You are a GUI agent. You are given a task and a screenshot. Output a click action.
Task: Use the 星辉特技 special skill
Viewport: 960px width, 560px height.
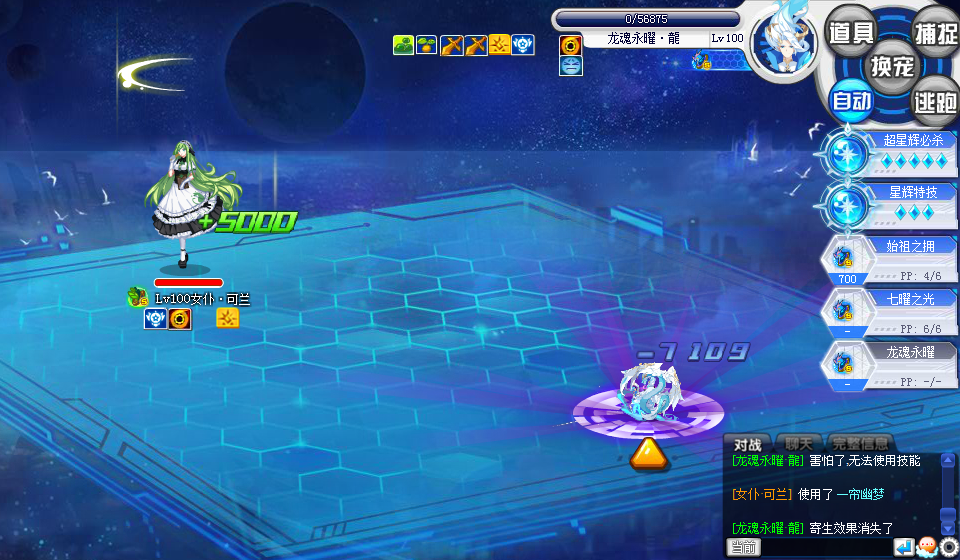[x=888, y=205]
